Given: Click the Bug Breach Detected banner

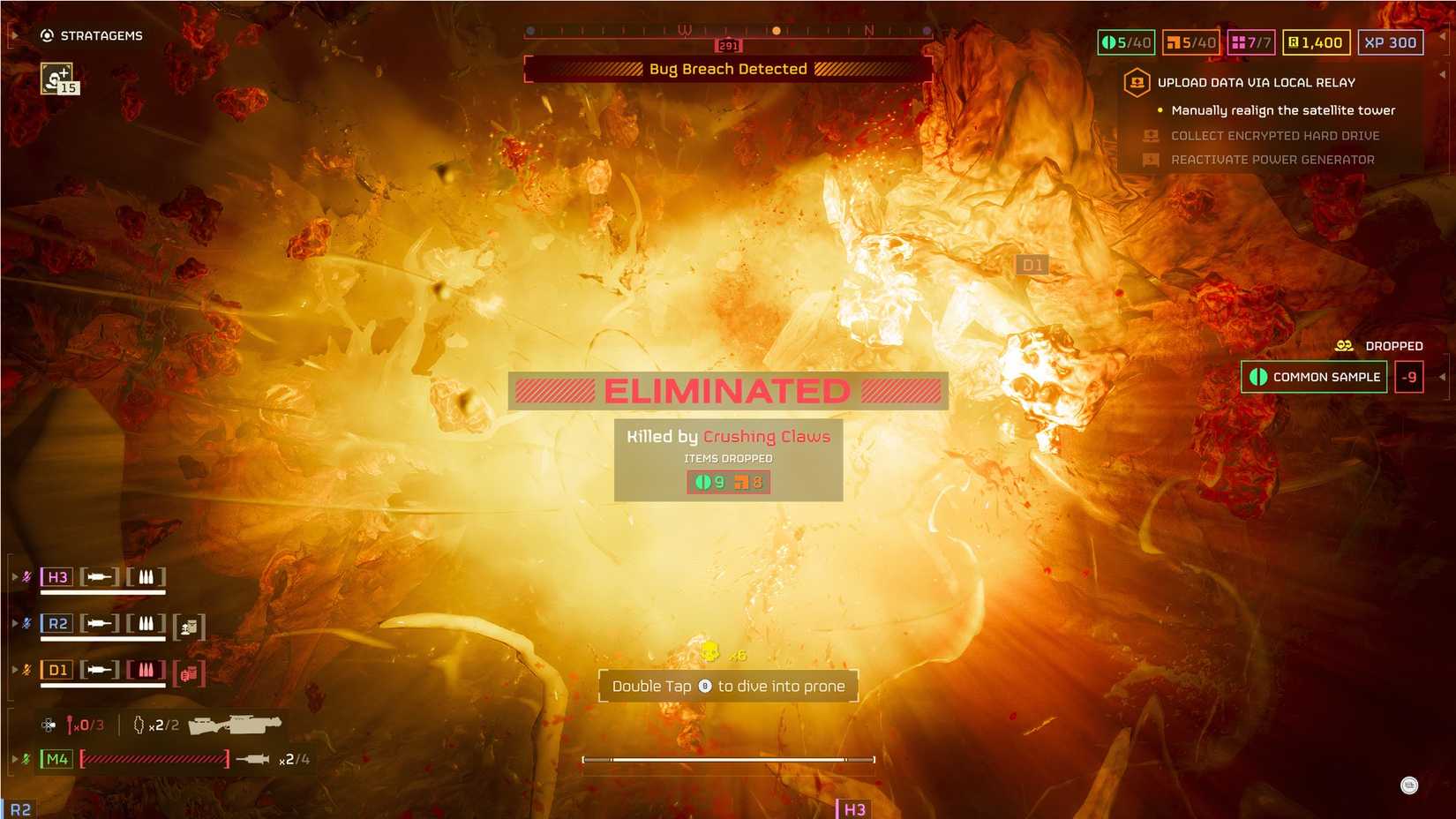Looking at the screenshot, I should [727, 69].
